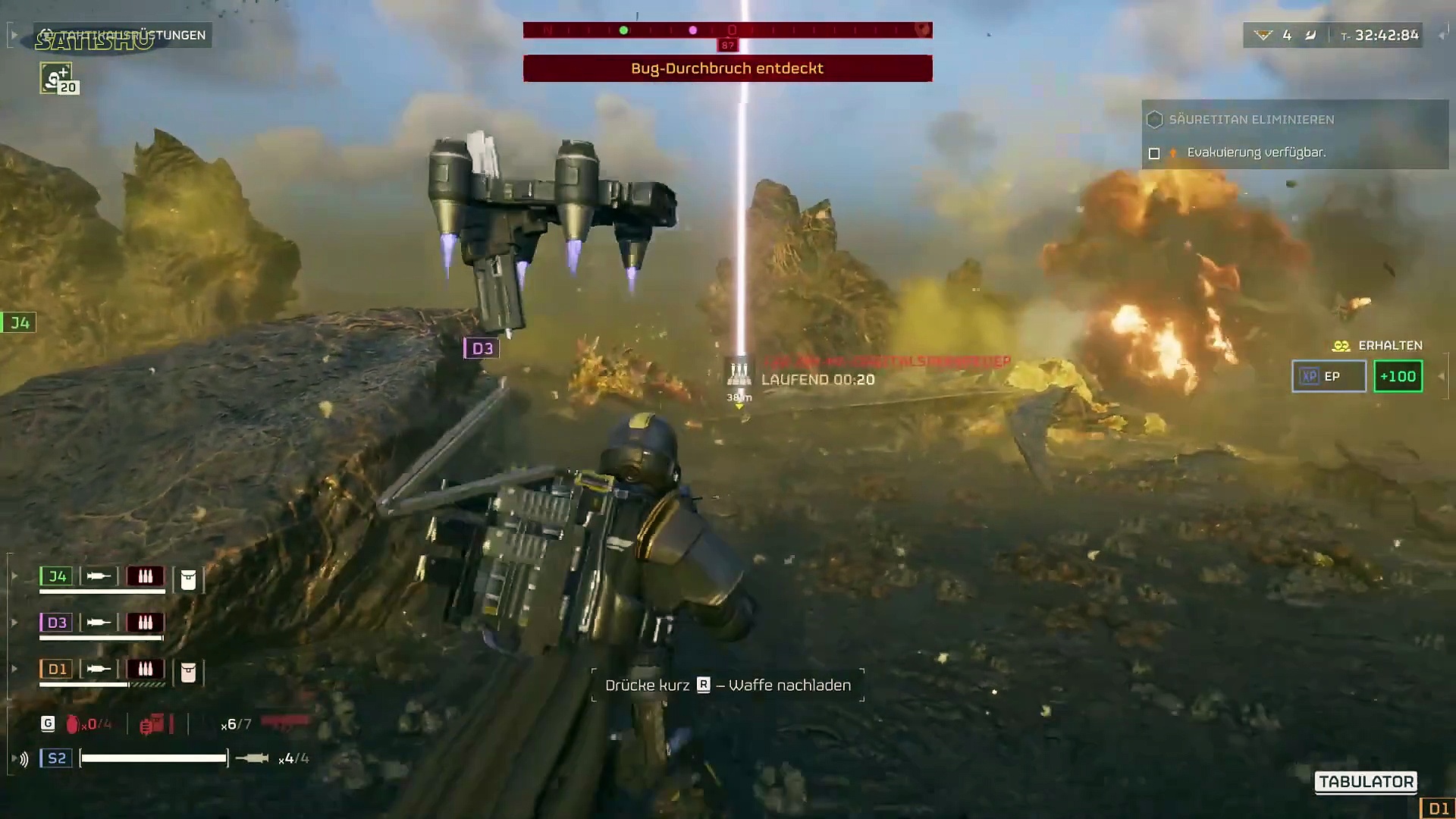Image resolution: width=1456 pixels, height=819 pixels.
Task: Open the Taktikausrüstungen stratagem panel
Action: [125, 35]
